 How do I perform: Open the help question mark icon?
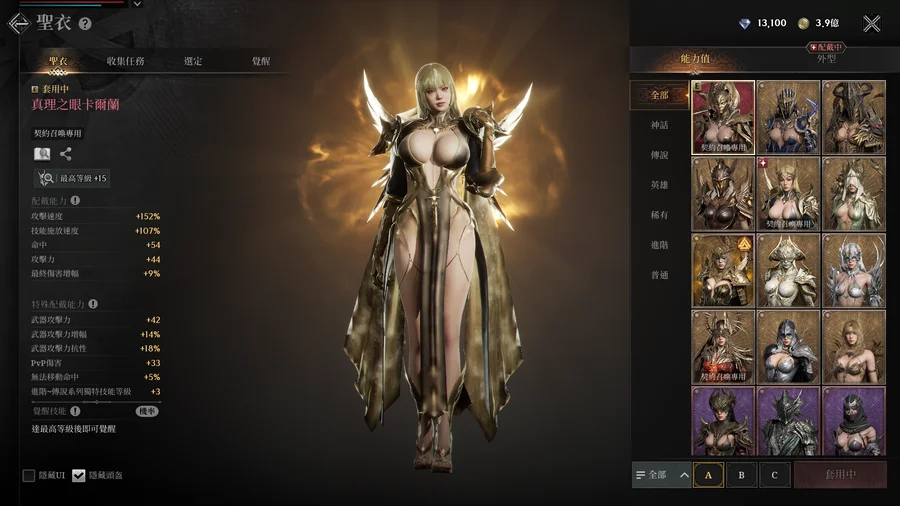tap(85, 24)
